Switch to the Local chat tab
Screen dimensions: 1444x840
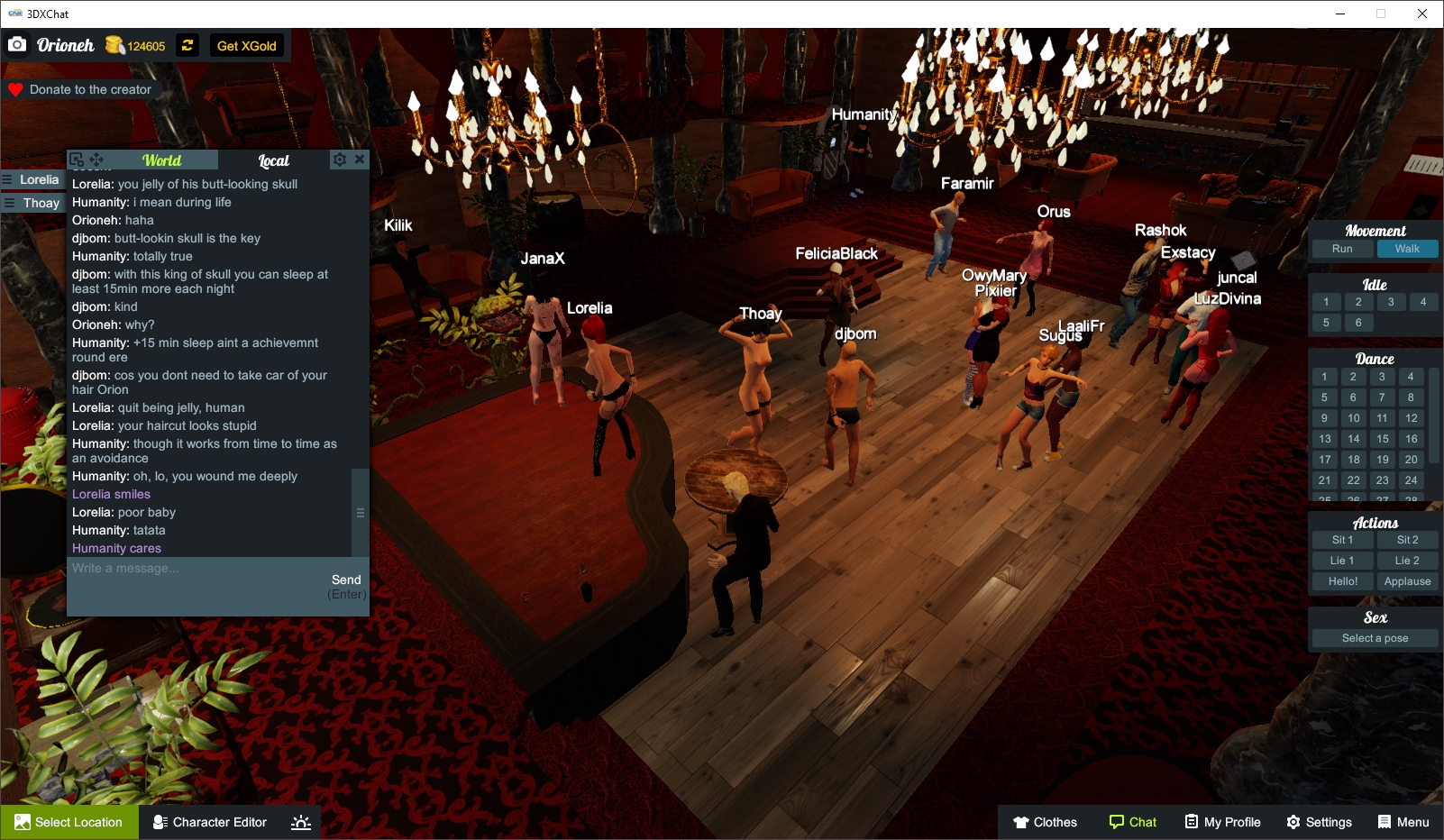(273, 160)
